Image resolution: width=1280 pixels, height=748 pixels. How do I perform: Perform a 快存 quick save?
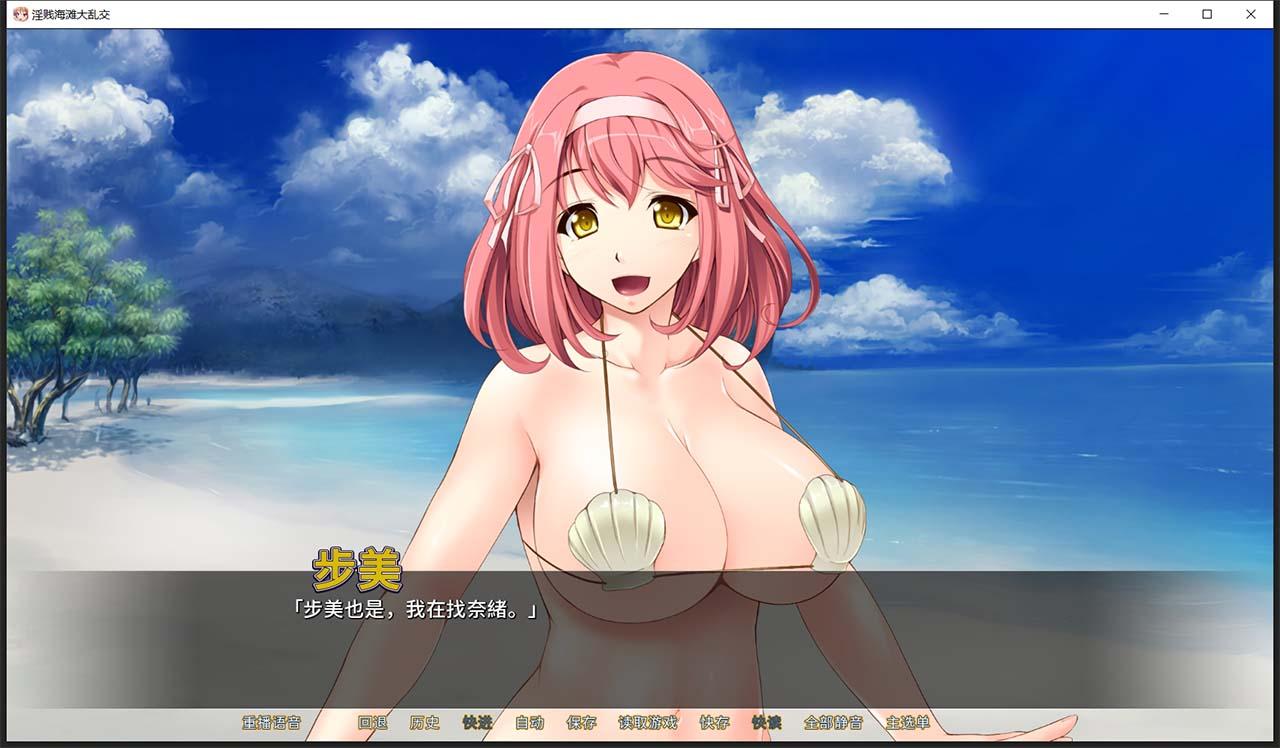click(x=714, y=723)
